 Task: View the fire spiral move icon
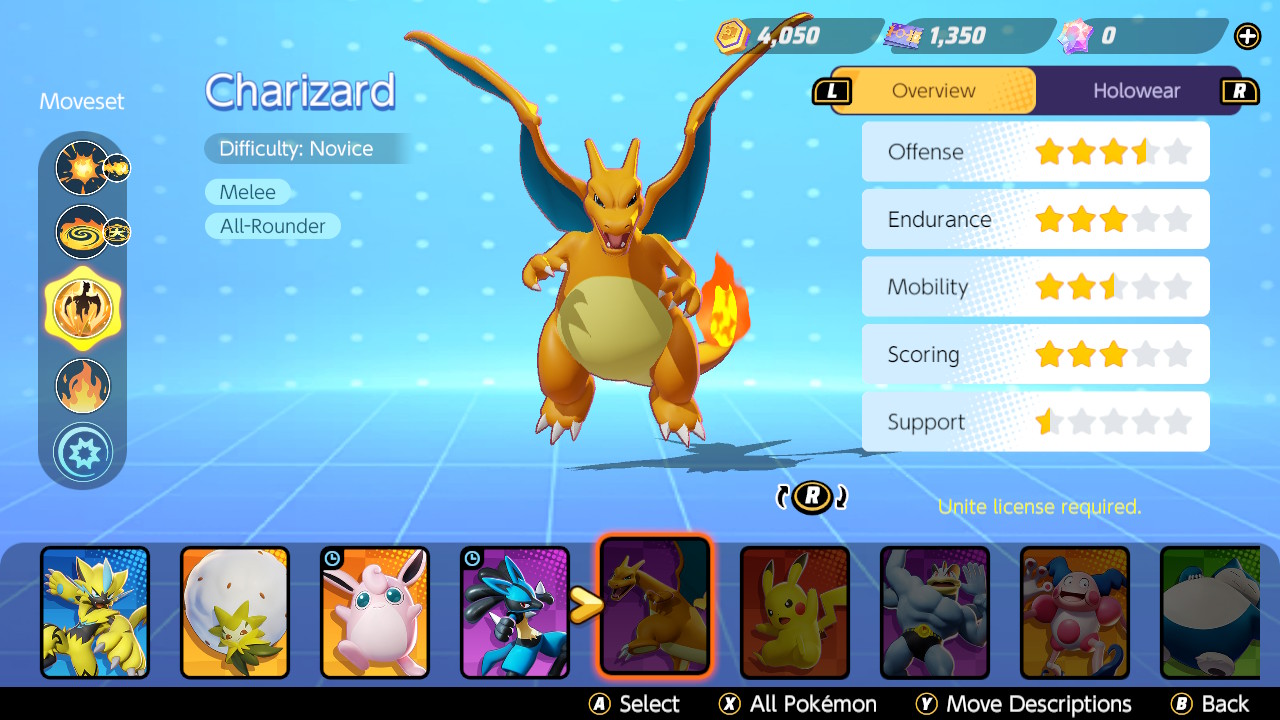coord(82,232)
